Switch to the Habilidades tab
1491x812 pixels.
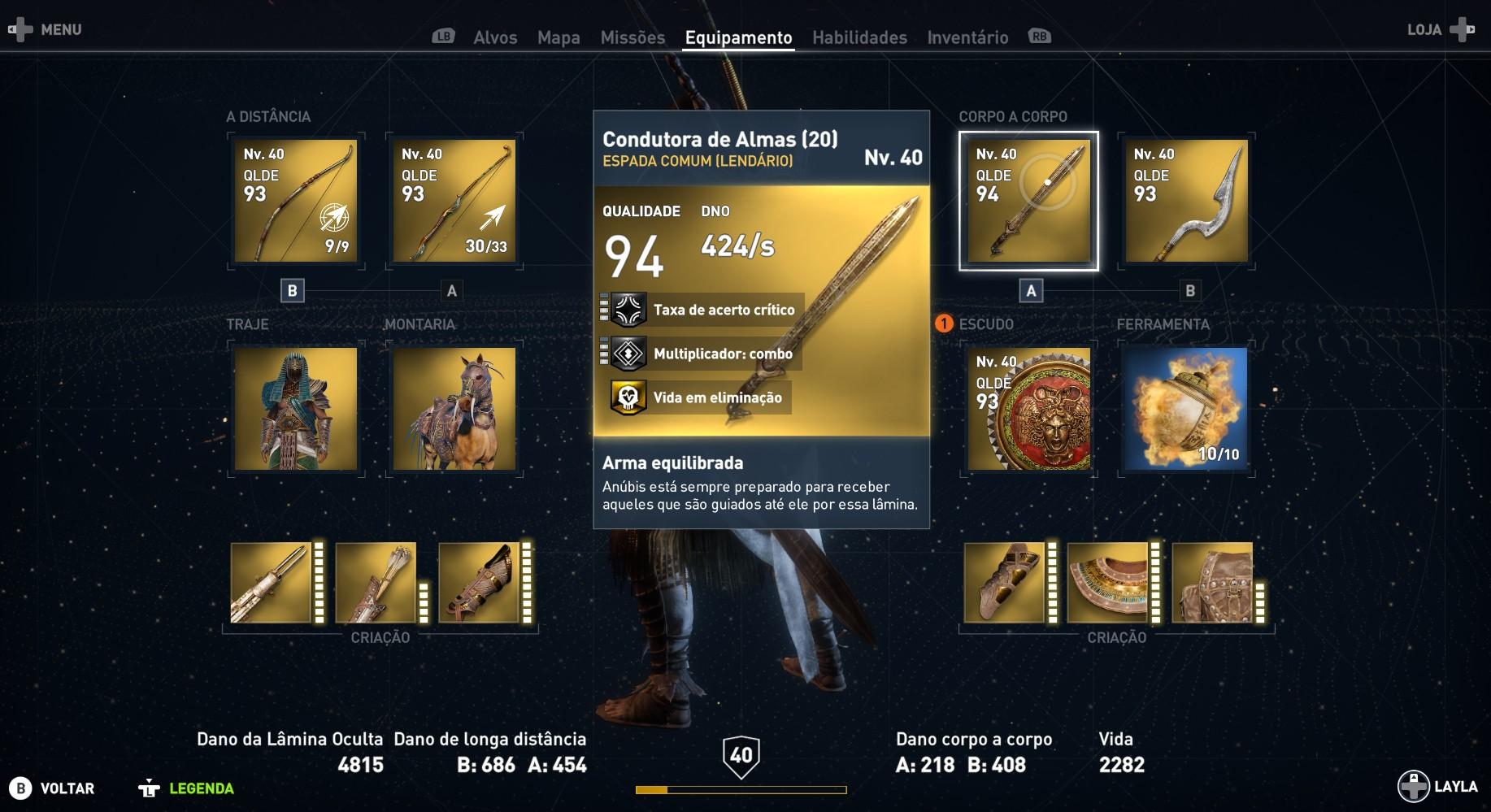[x=859, y=37]
